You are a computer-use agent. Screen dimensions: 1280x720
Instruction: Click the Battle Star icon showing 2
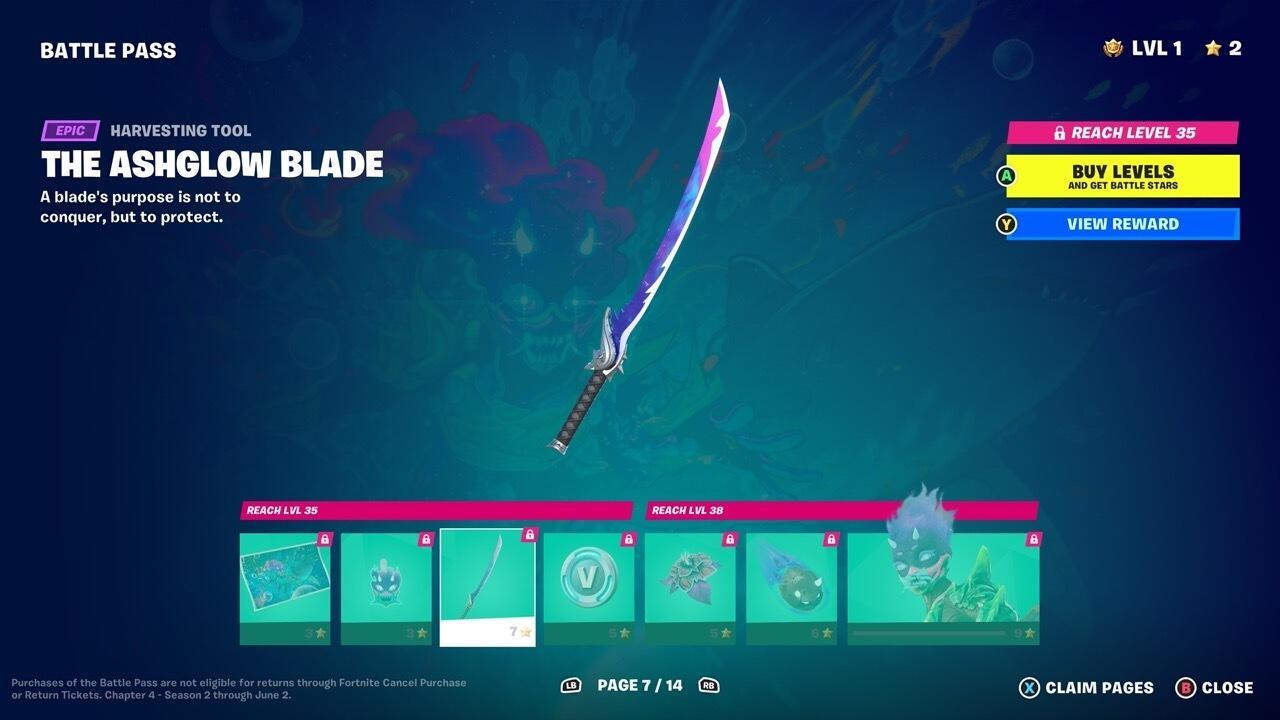pos(1213,45)
